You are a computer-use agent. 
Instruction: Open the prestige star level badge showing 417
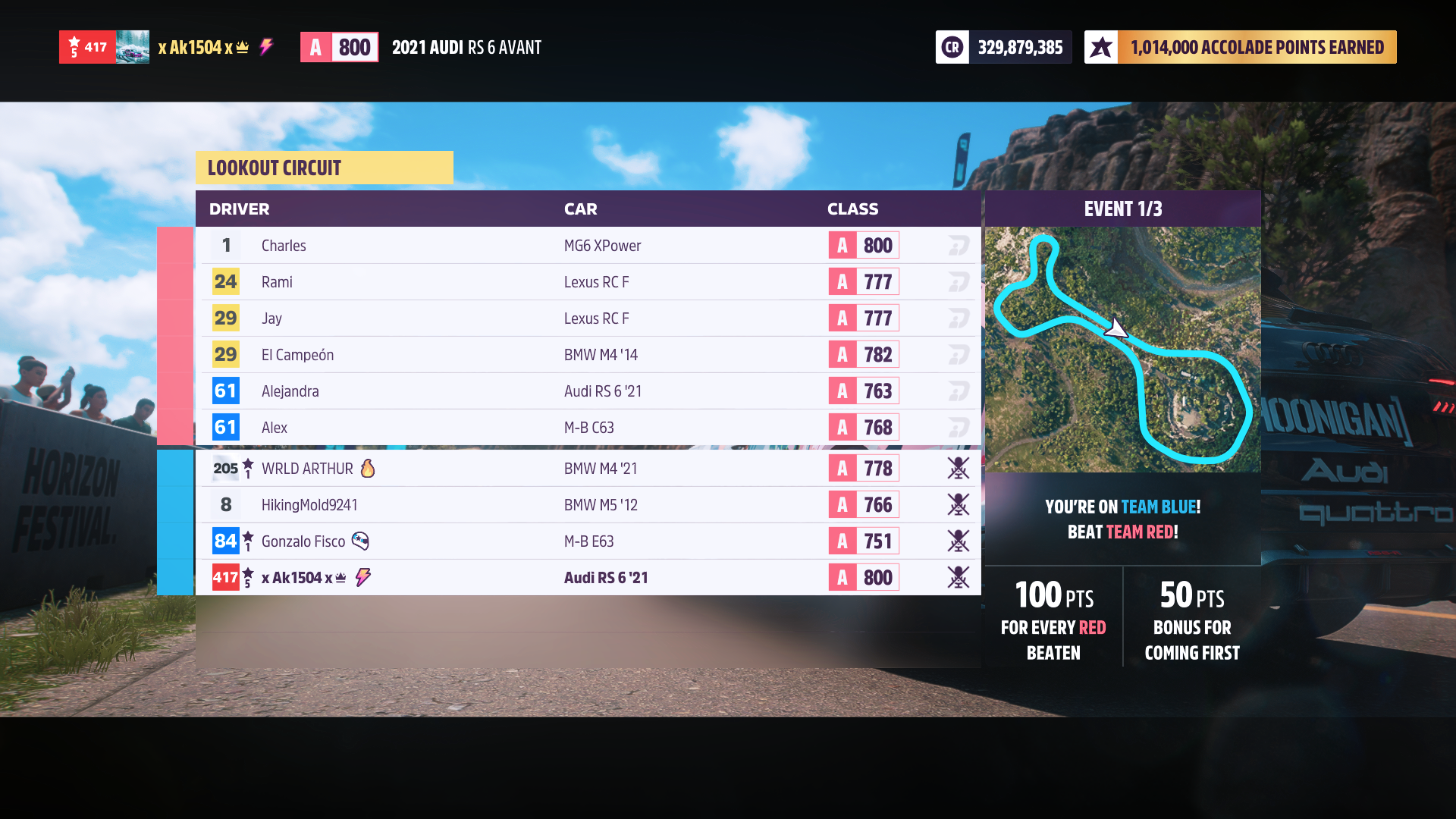(x=87, y=46)
